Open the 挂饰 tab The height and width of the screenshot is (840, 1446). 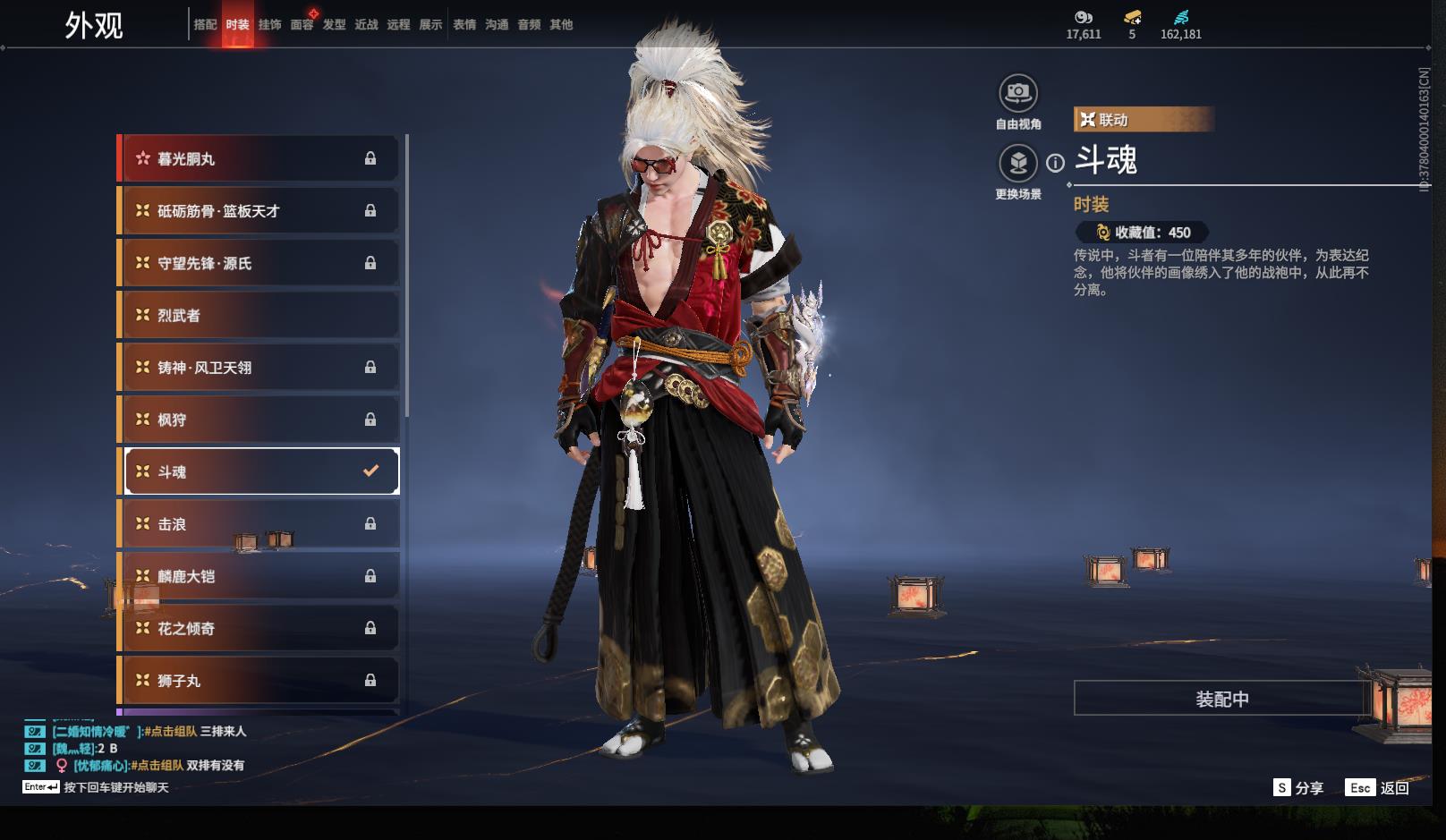[x=269, y=25]
